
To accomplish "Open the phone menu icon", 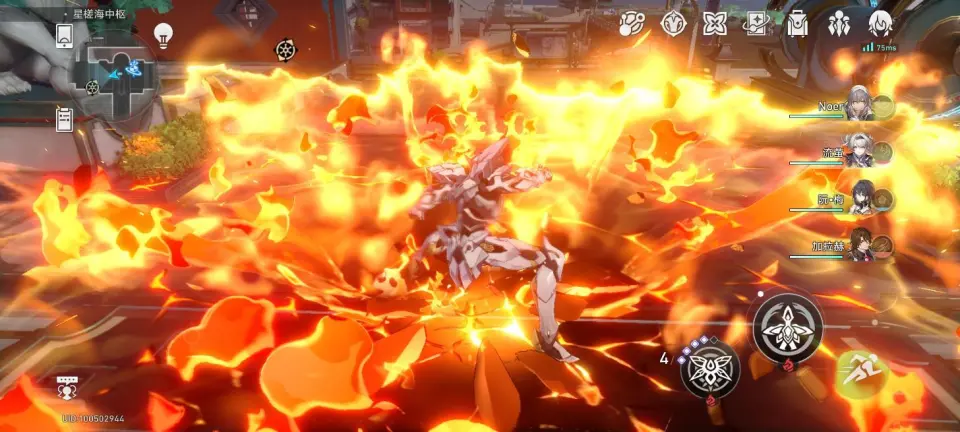I will click(64, 35).
